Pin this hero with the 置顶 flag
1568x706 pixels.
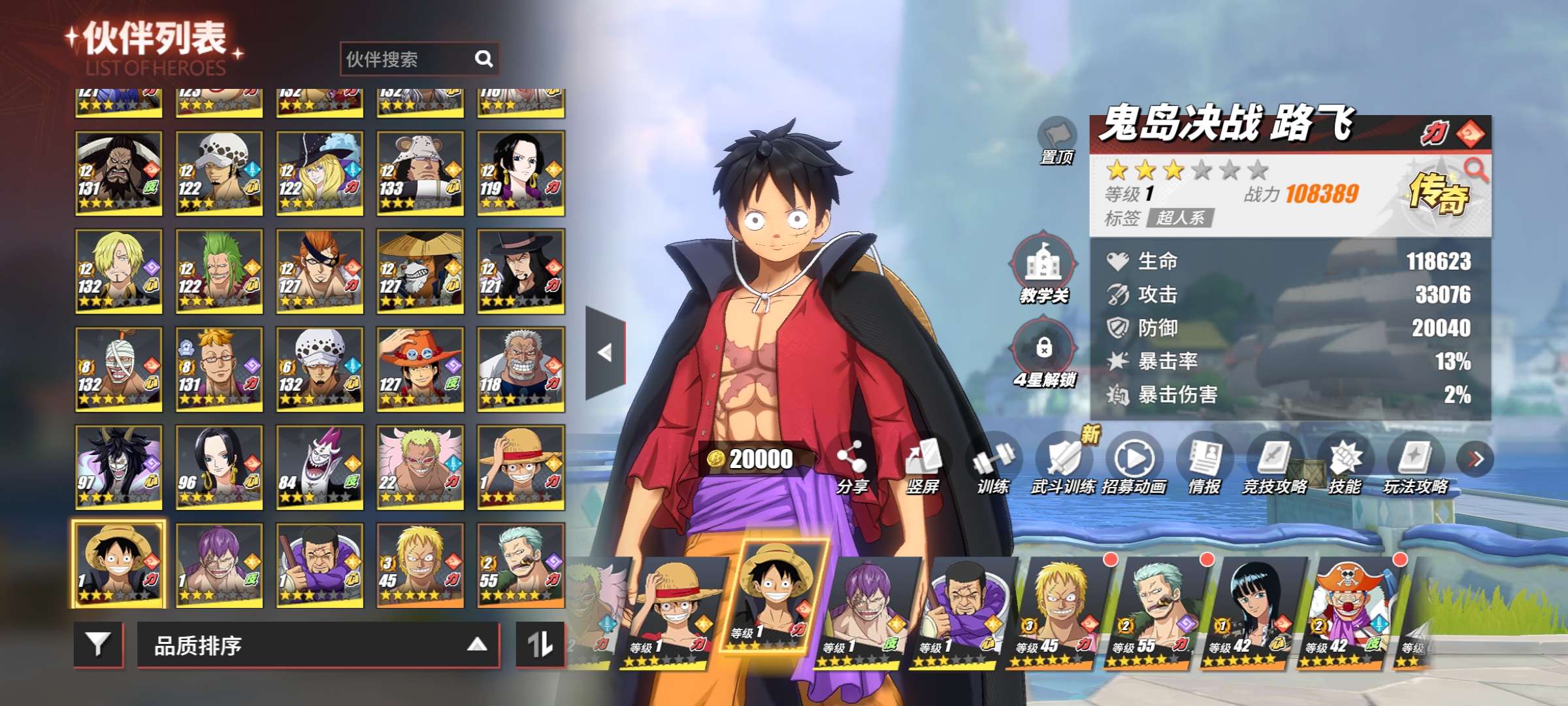[x=1056, y=140]
